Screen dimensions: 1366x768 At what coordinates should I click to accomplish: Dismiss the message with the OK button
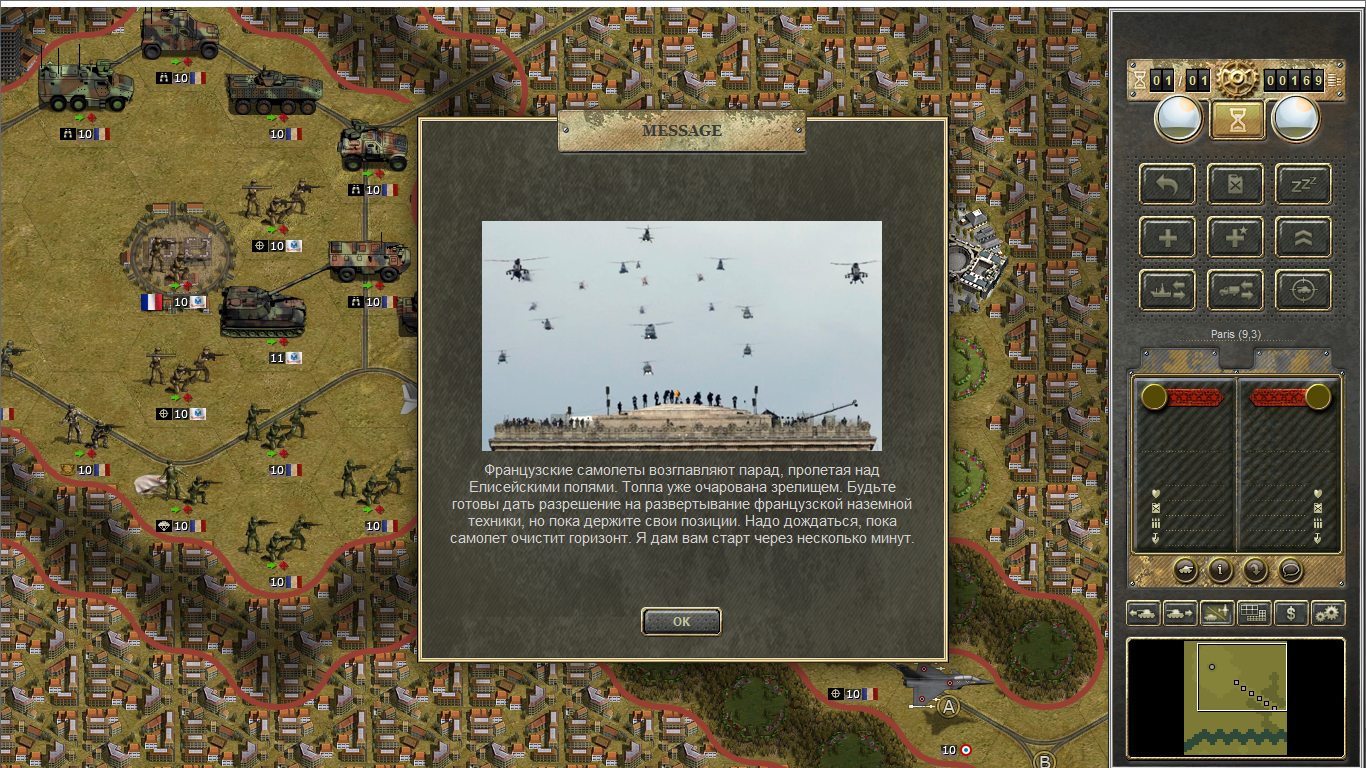681,621
